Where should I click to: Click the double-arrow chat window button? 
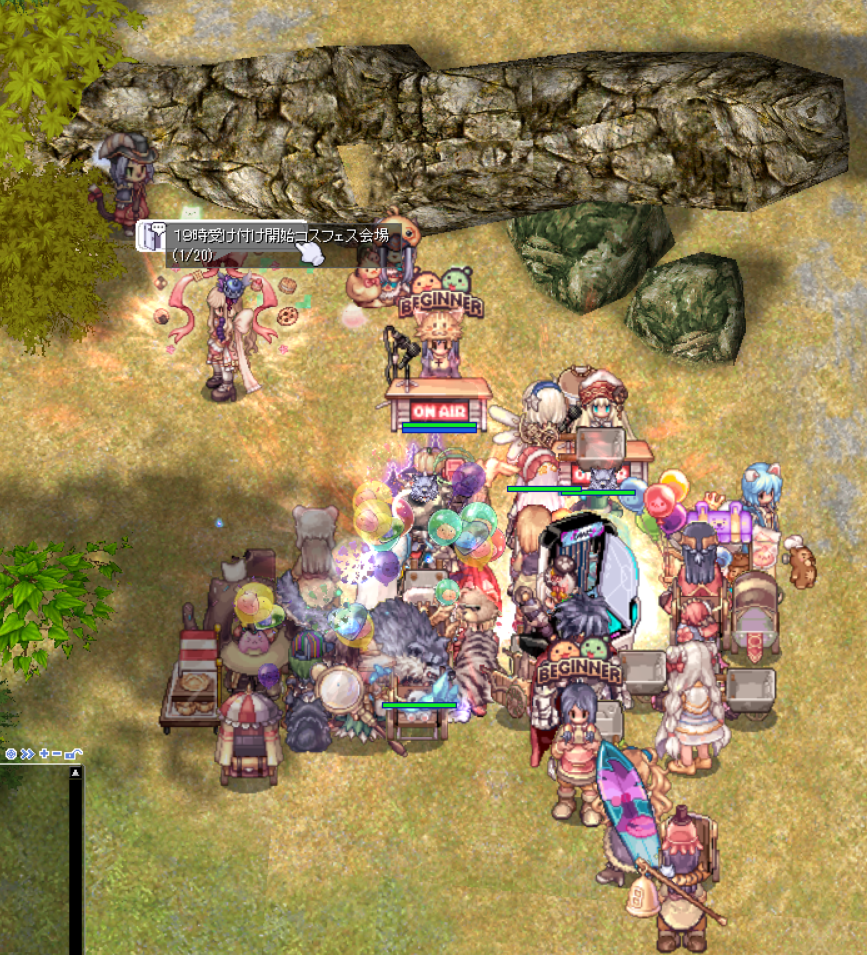click(27, 754)
